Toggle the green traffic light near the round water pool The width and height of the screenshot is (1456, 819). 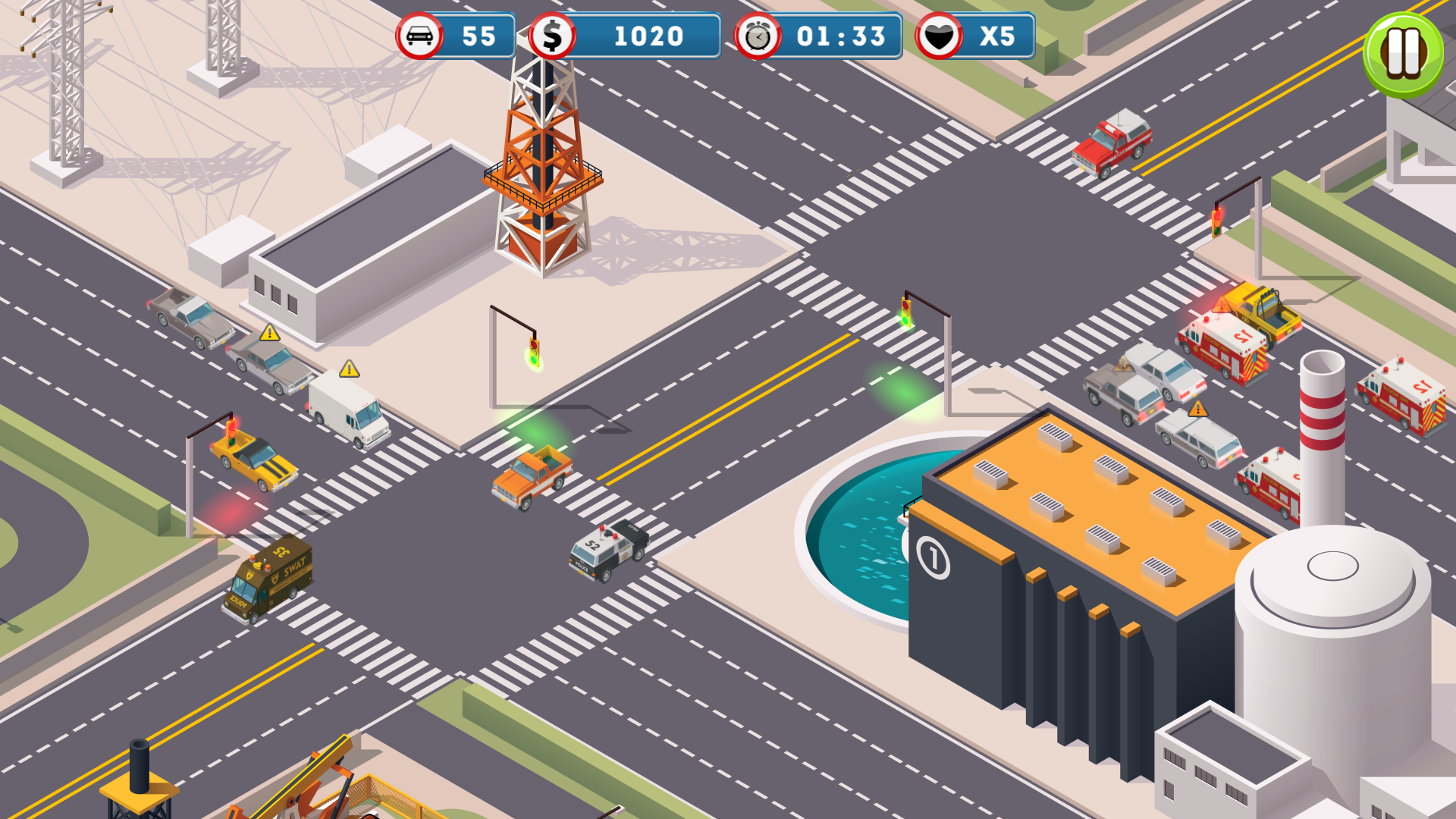907,311
